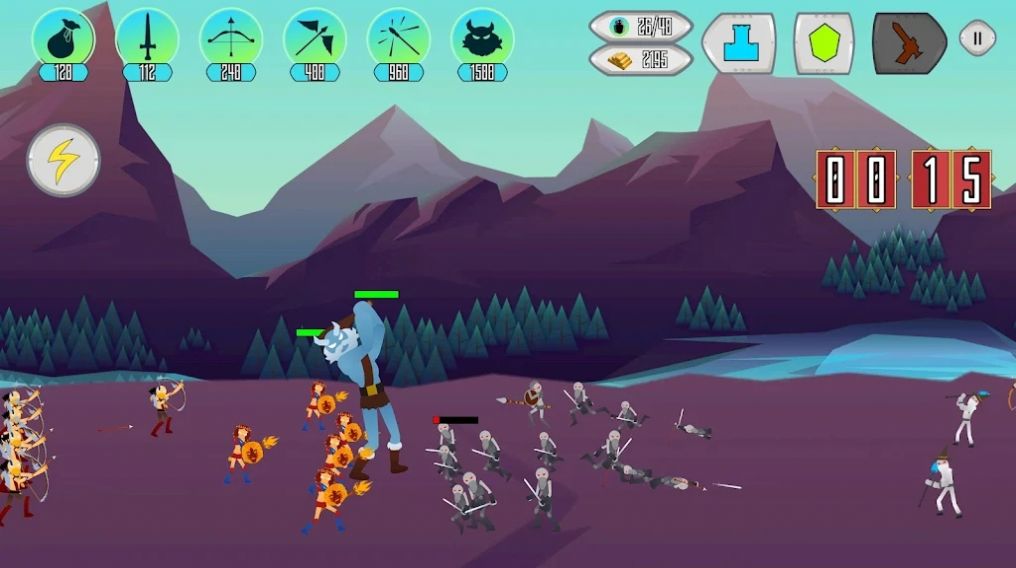This screenshot has height=568, width=1016.
Task: Deploy the horned giant unit
Action: pos(482,38)
